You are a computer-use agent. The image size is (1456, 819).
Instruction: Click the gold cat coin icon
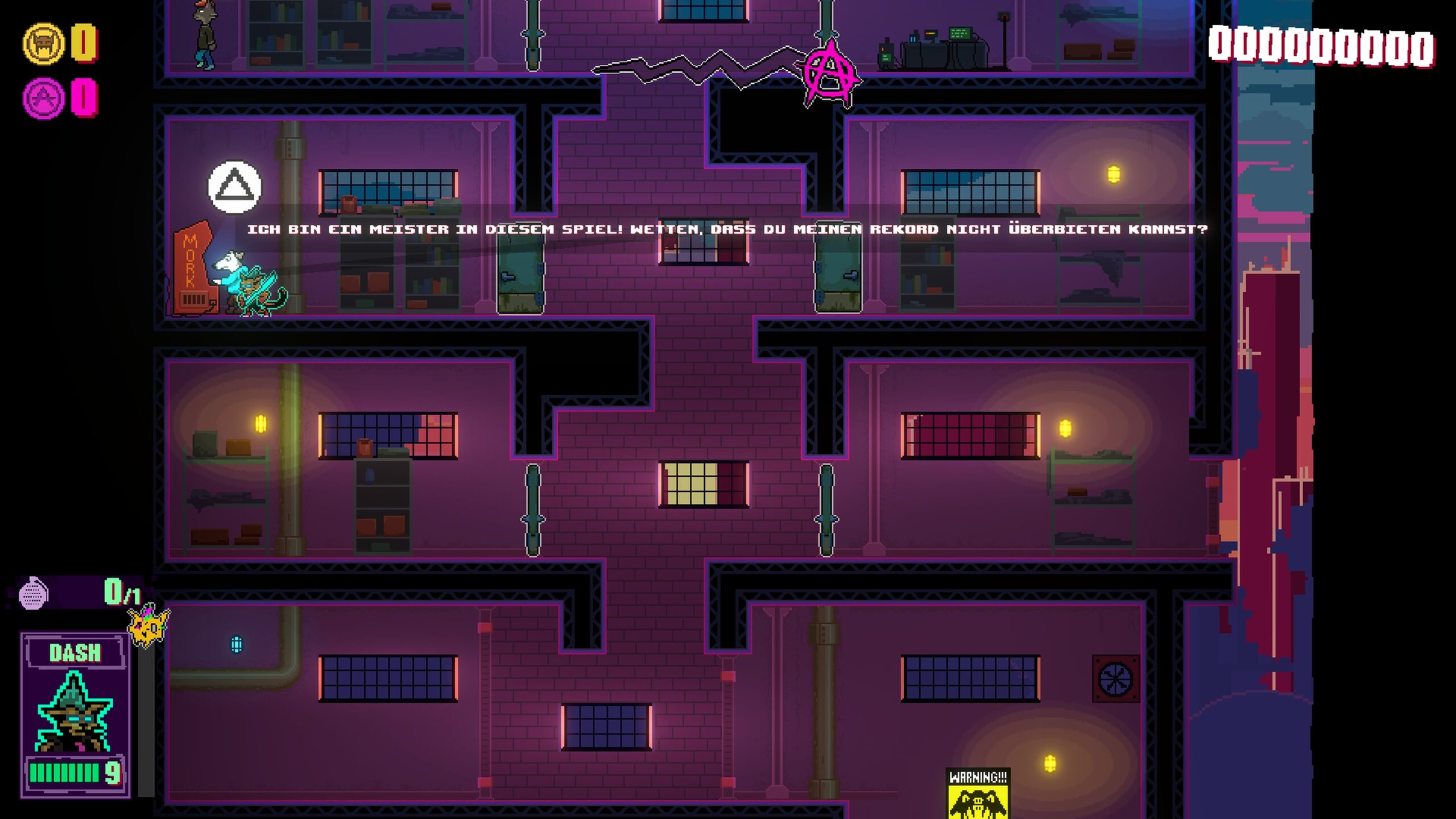[x=43, y=43]
